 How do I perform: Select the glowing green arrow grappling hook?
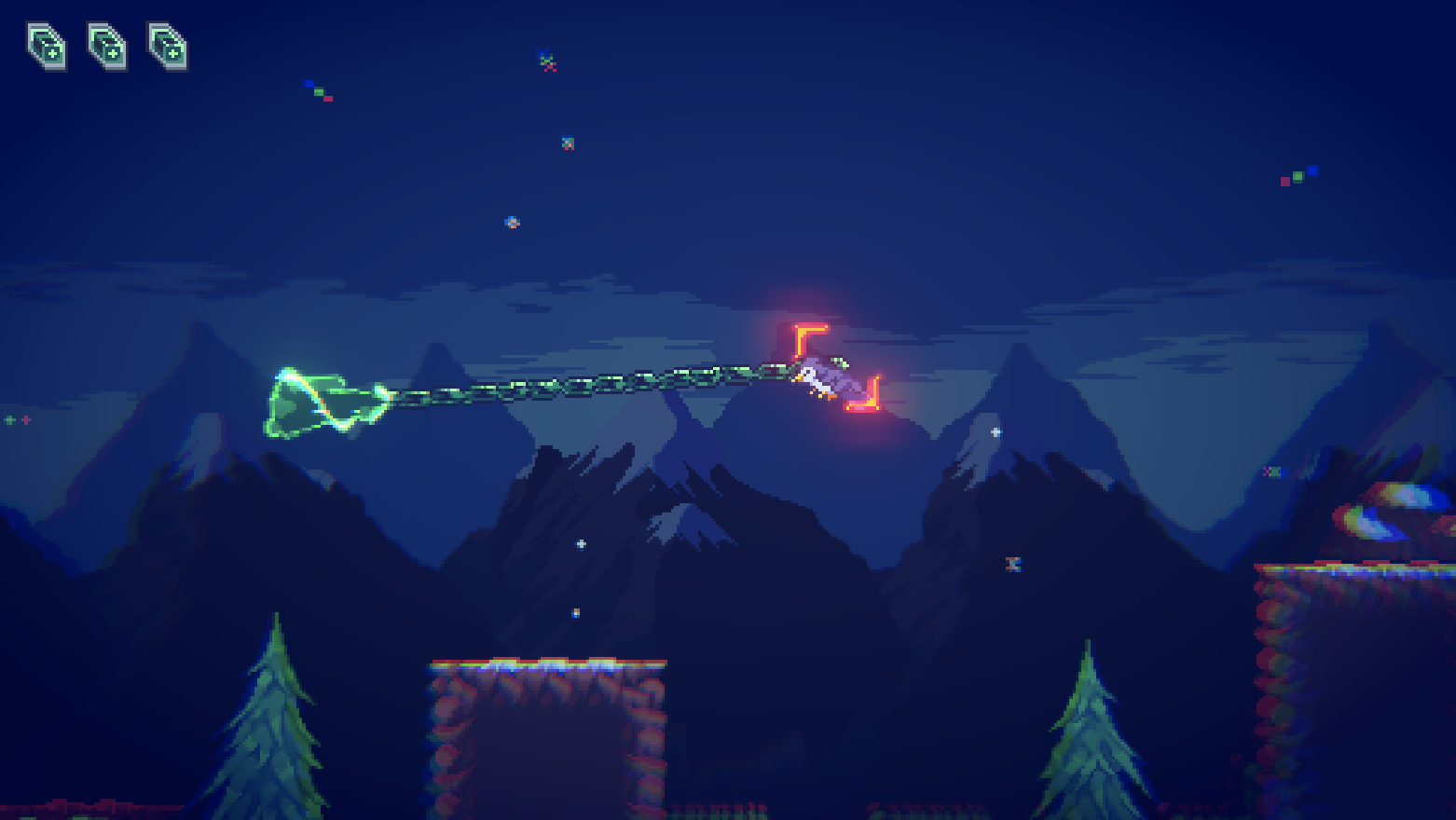[322, 401]
